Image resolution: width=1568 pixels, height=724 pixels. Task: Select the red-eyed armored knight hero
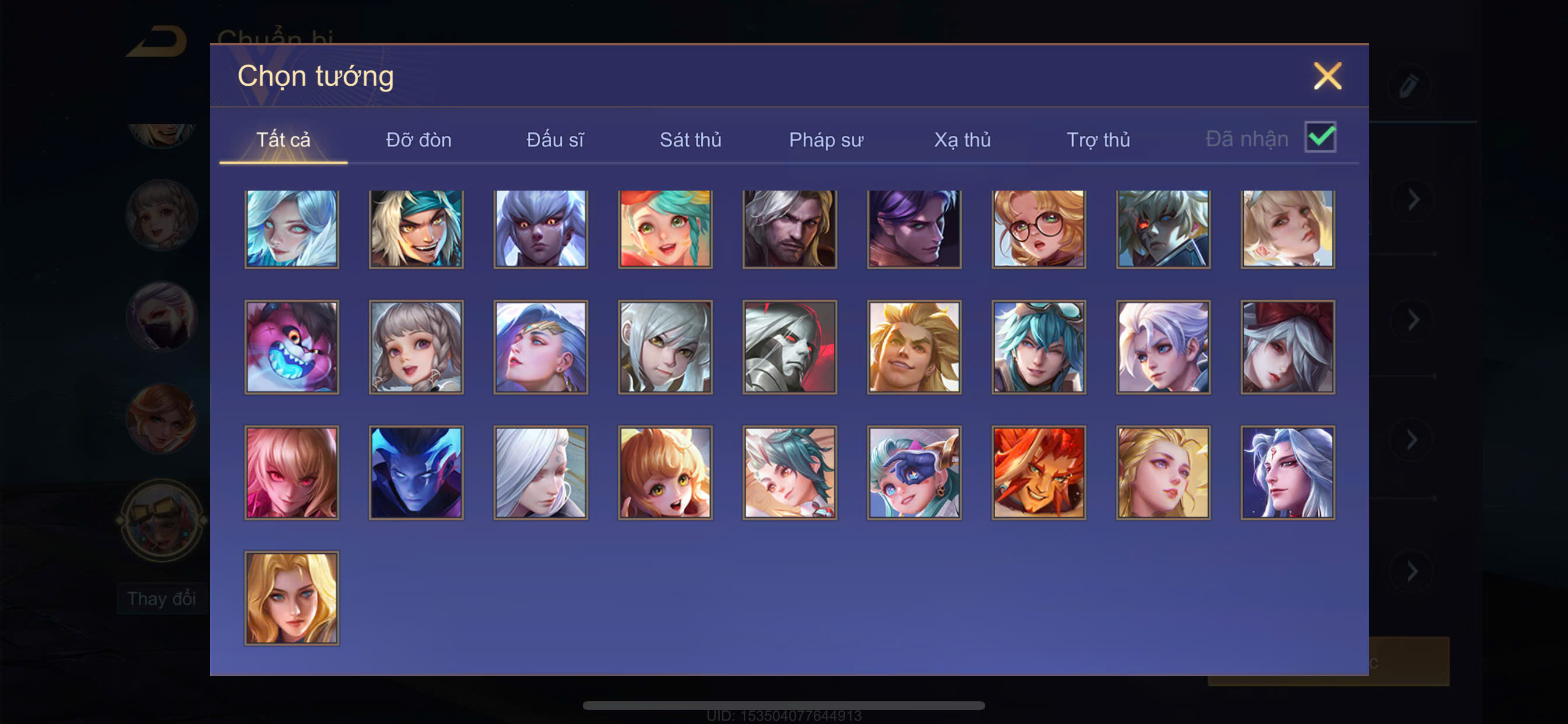coord(789,347)
